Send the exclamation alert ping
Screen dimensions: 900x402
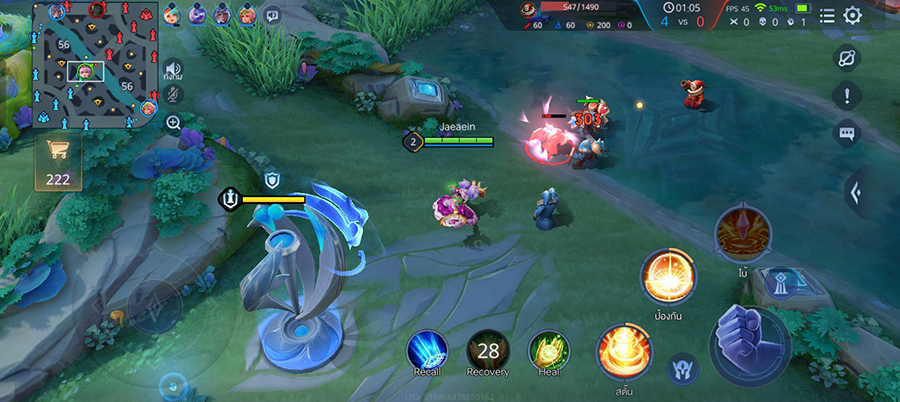pos(847,96)
